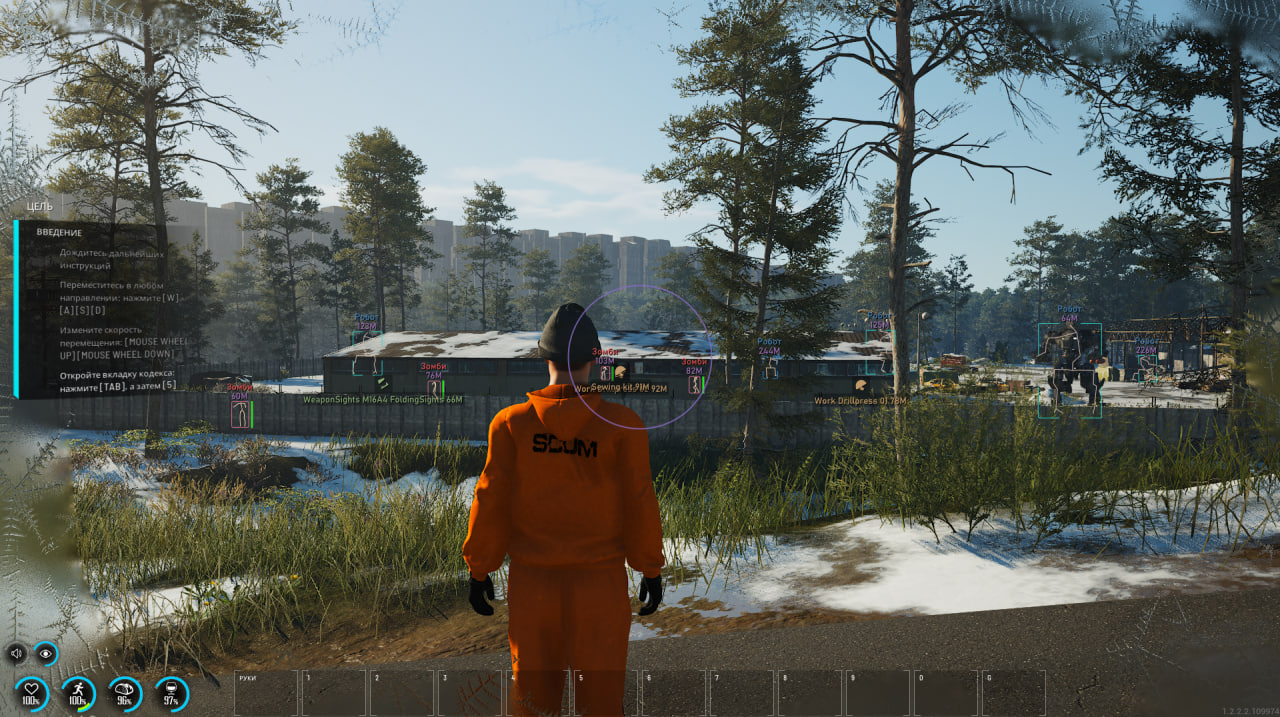Pick hotbar slot number 8
Viewport: 1280px width, 717px height.
point(810,692)
